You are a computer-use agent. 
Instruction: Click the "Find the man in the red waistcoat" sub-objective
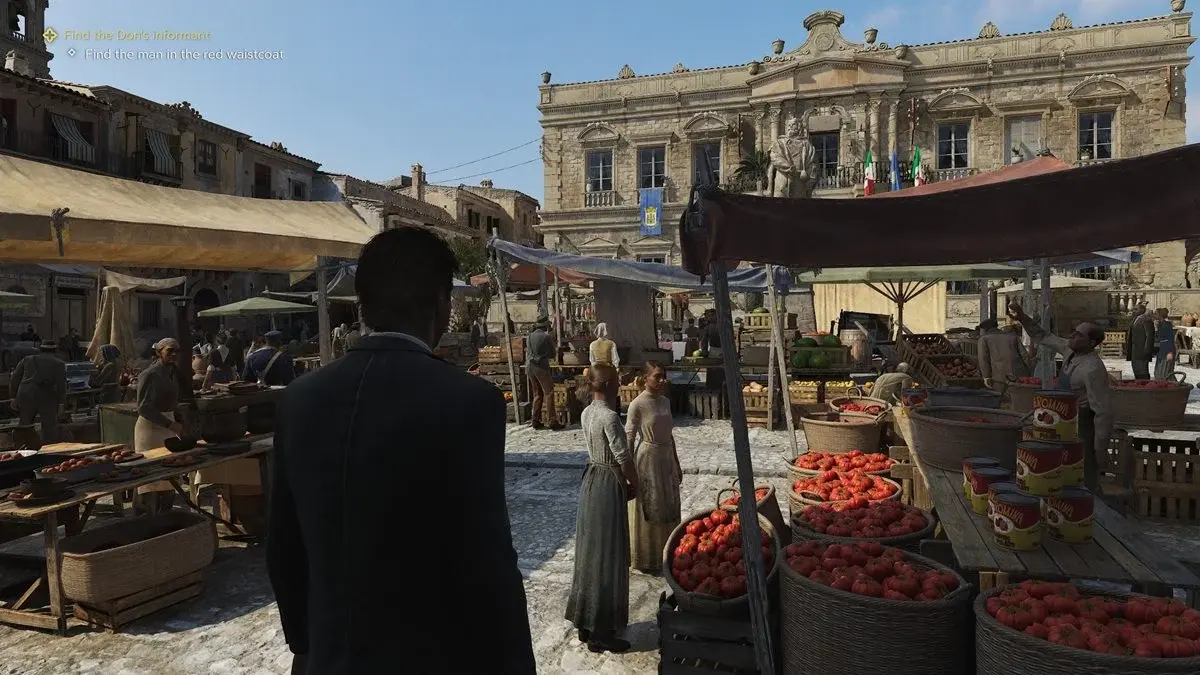pos(184,54)
